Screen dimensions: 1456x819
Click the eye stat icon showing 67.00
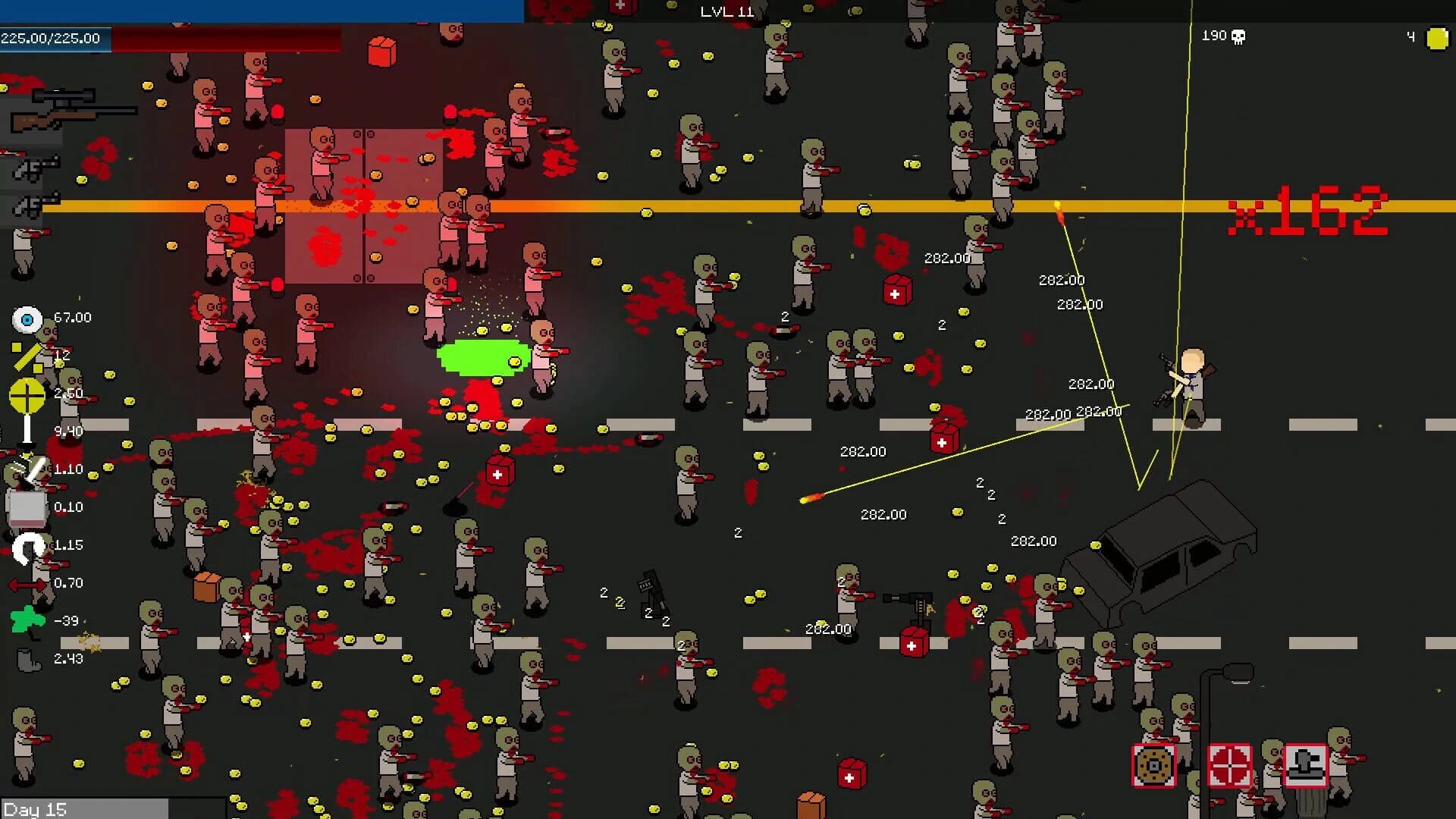[x=27, y=318]
